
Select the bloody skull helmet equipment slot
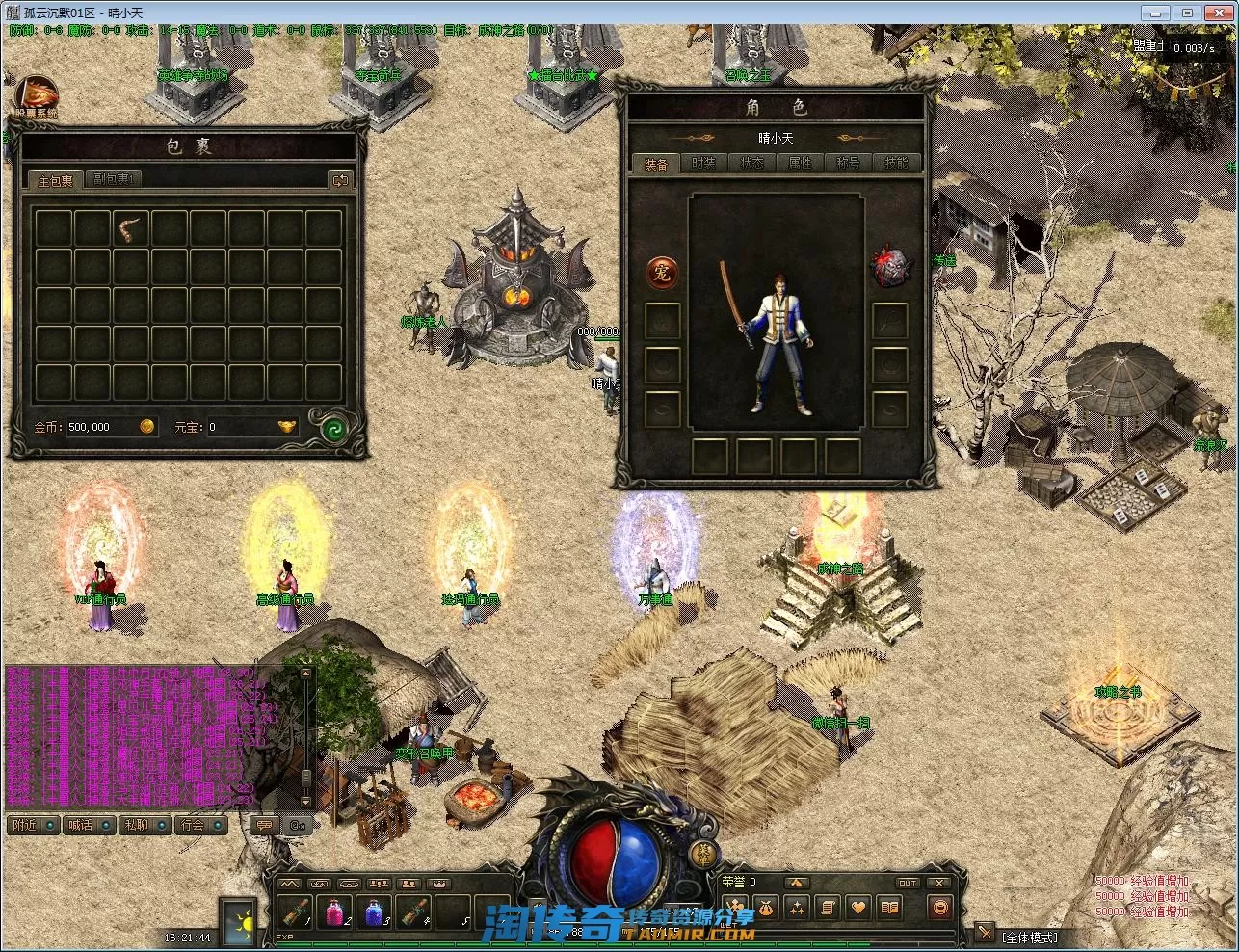889,267
